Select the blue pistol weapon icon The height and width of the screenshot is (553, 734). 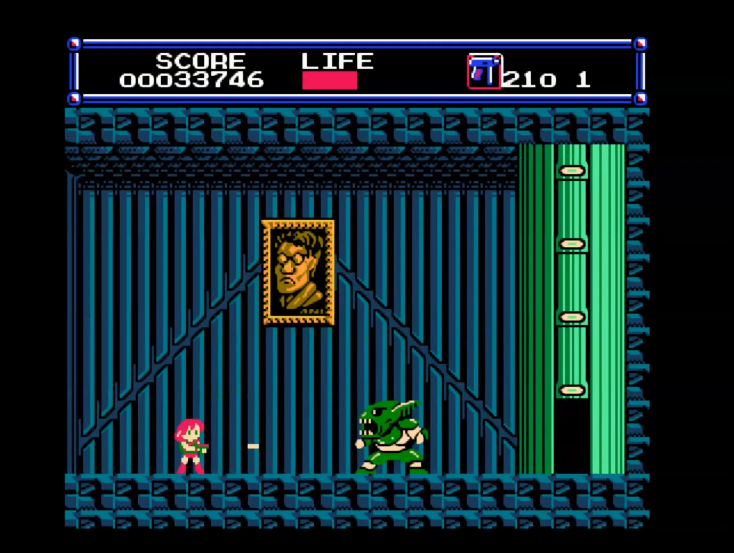(x=484, y=72)
